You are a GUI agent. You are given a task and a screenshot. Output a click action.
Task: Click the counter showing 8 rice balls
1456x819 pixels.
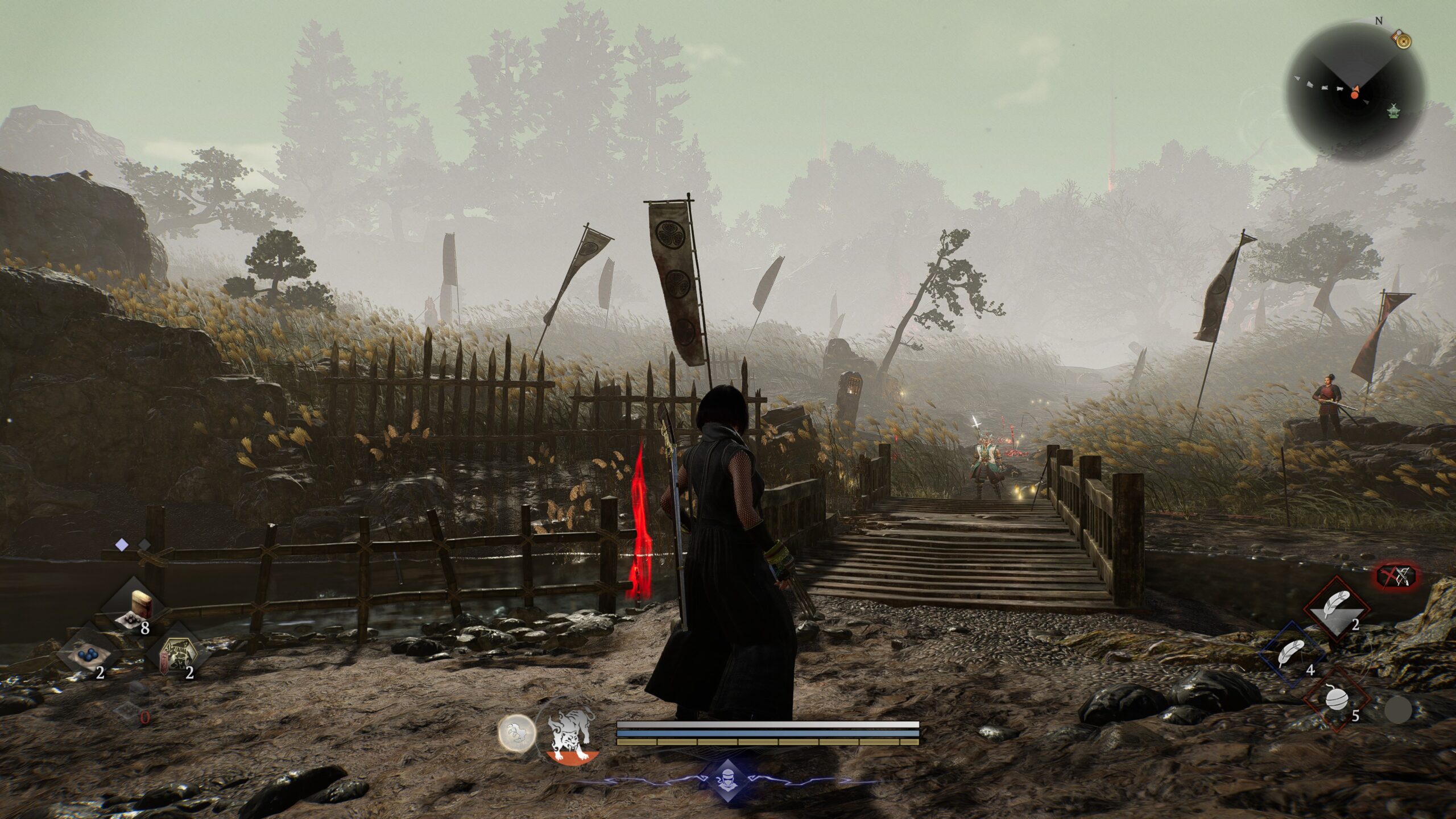145,628
